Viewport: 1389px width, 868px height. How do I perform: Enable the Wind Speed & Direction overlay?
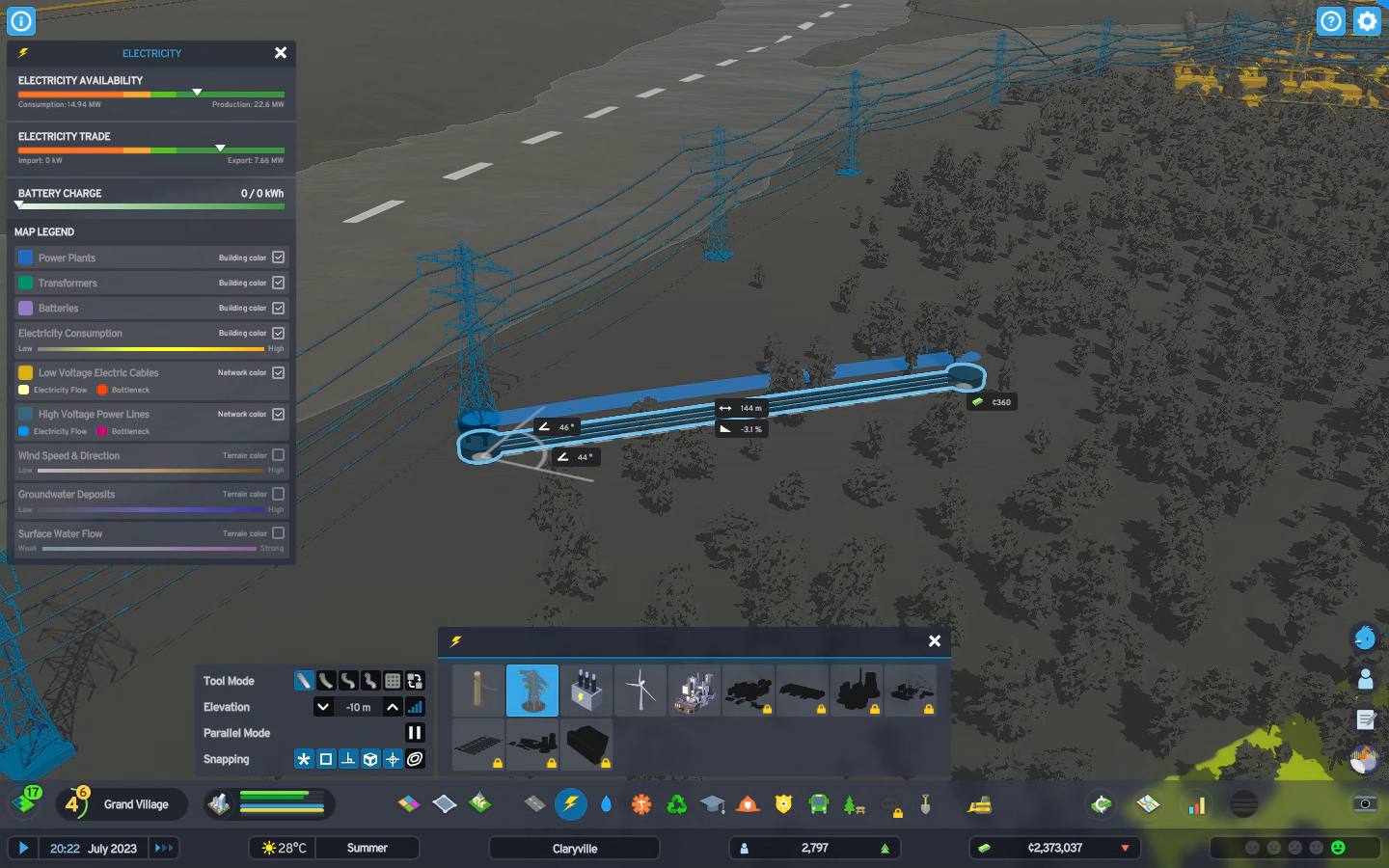(278, 455)
